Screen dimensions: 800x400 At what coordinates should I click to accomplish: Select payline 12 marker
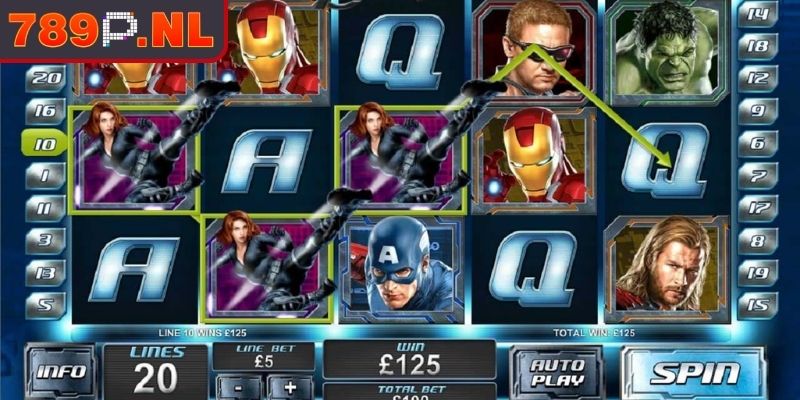coord(756,78)
